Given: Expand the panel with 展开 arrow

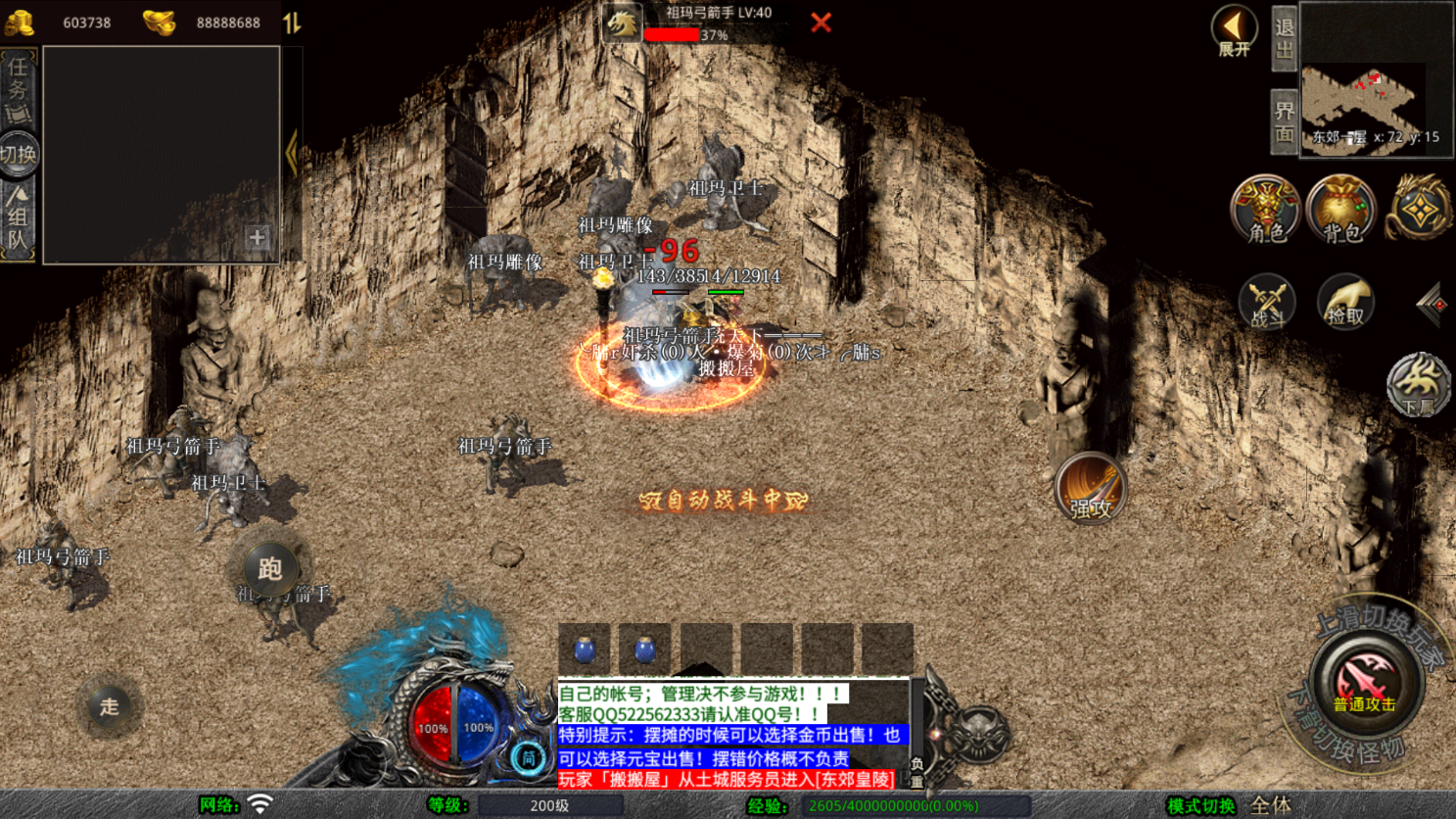Looking at the screenshot, I should click(x=1234, y=30).
